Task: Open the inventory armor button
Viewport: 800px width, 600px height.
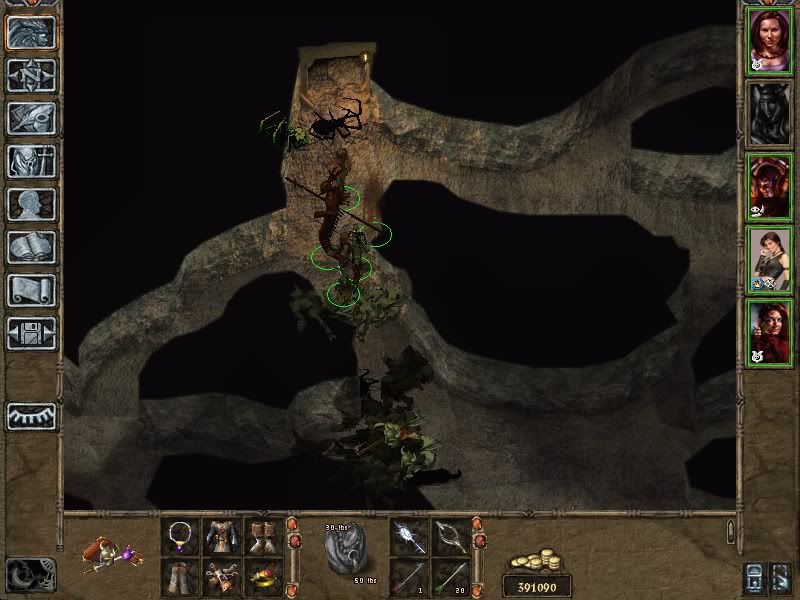Action: coord(31,161)
